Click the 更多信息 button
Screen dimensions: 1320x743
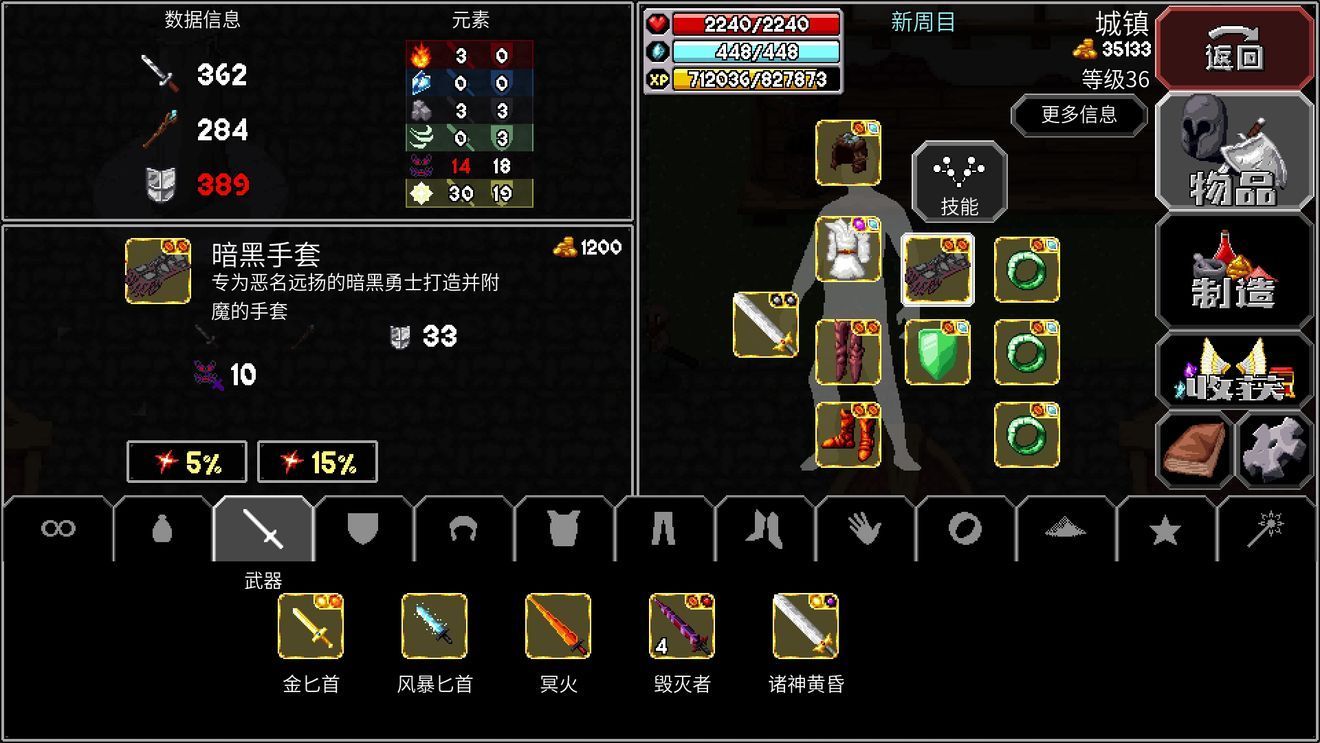pos(1079,116)
